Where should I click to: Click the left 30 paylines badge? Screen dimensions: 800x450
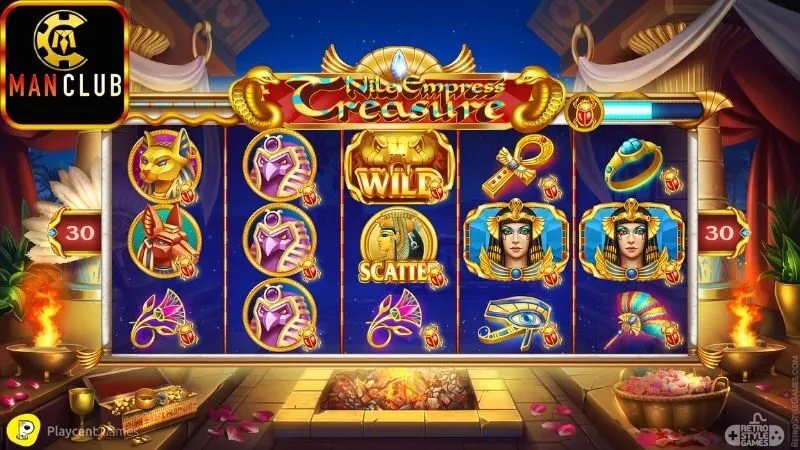point(76,233)
